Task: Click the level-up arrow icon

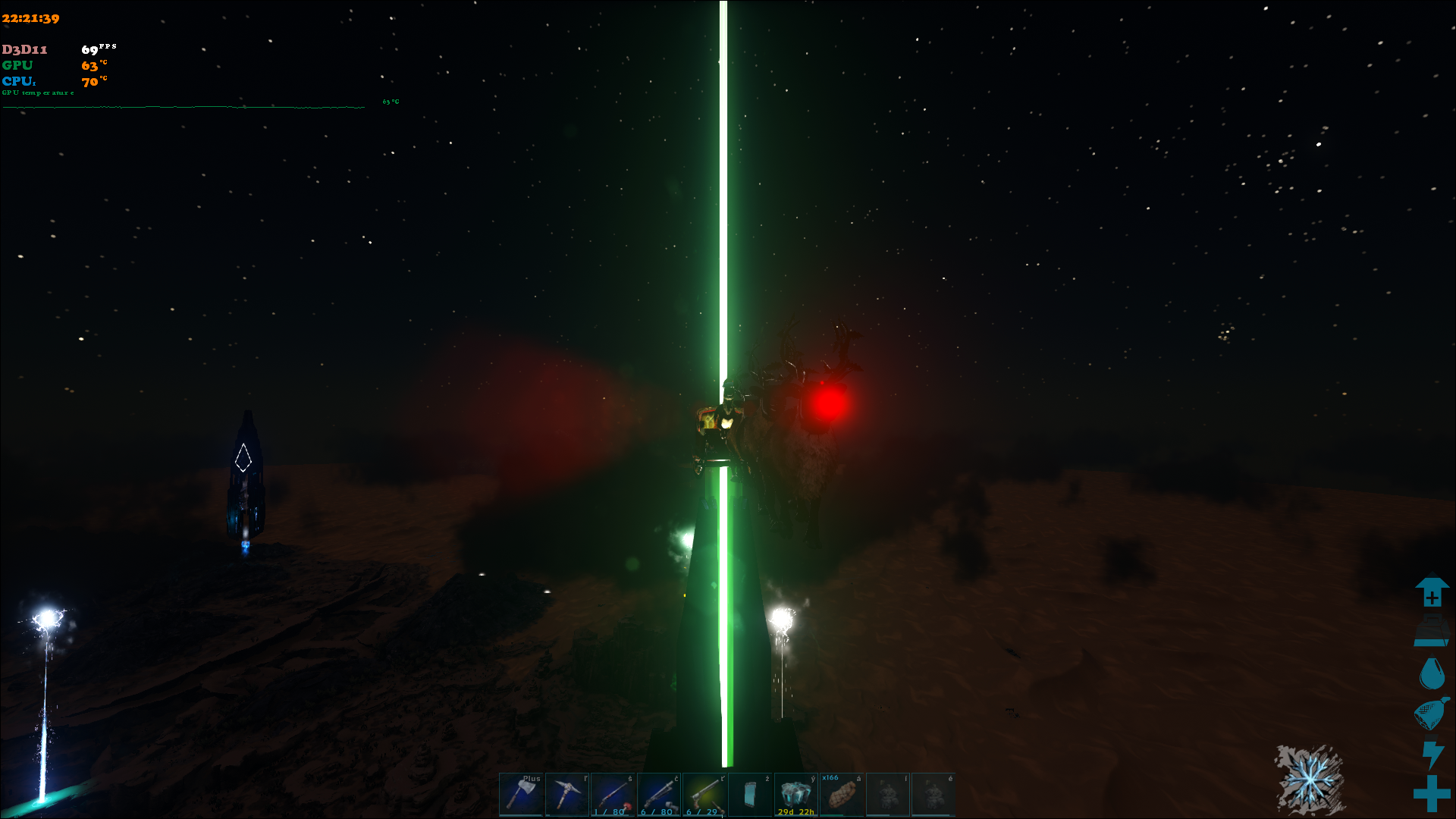Action: pos(1432,591)
